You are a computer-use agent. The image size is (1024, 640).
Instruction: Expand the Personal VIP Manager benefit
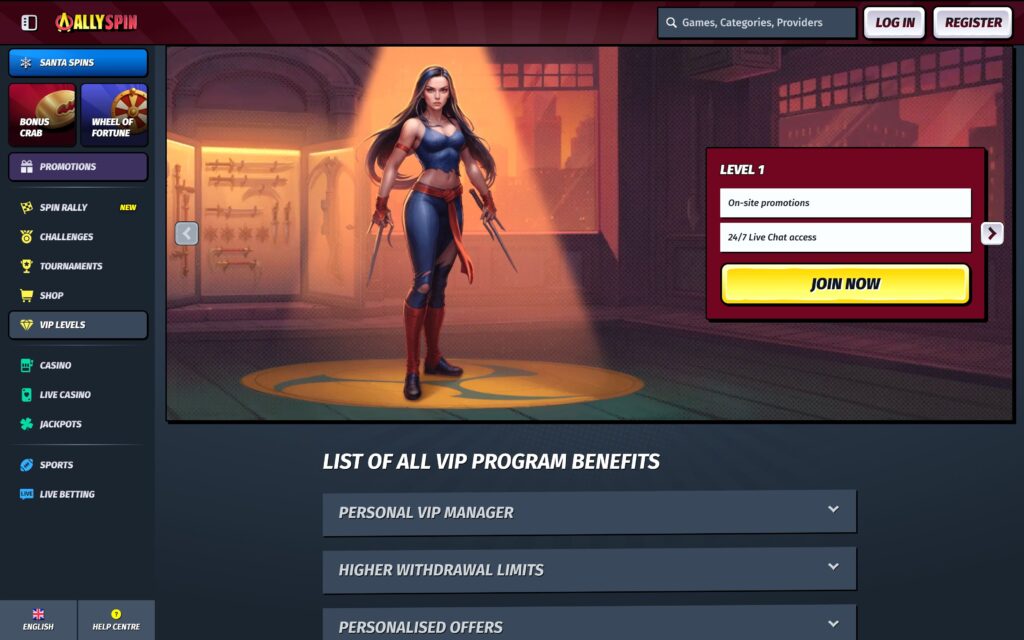[x=589, y=512]
